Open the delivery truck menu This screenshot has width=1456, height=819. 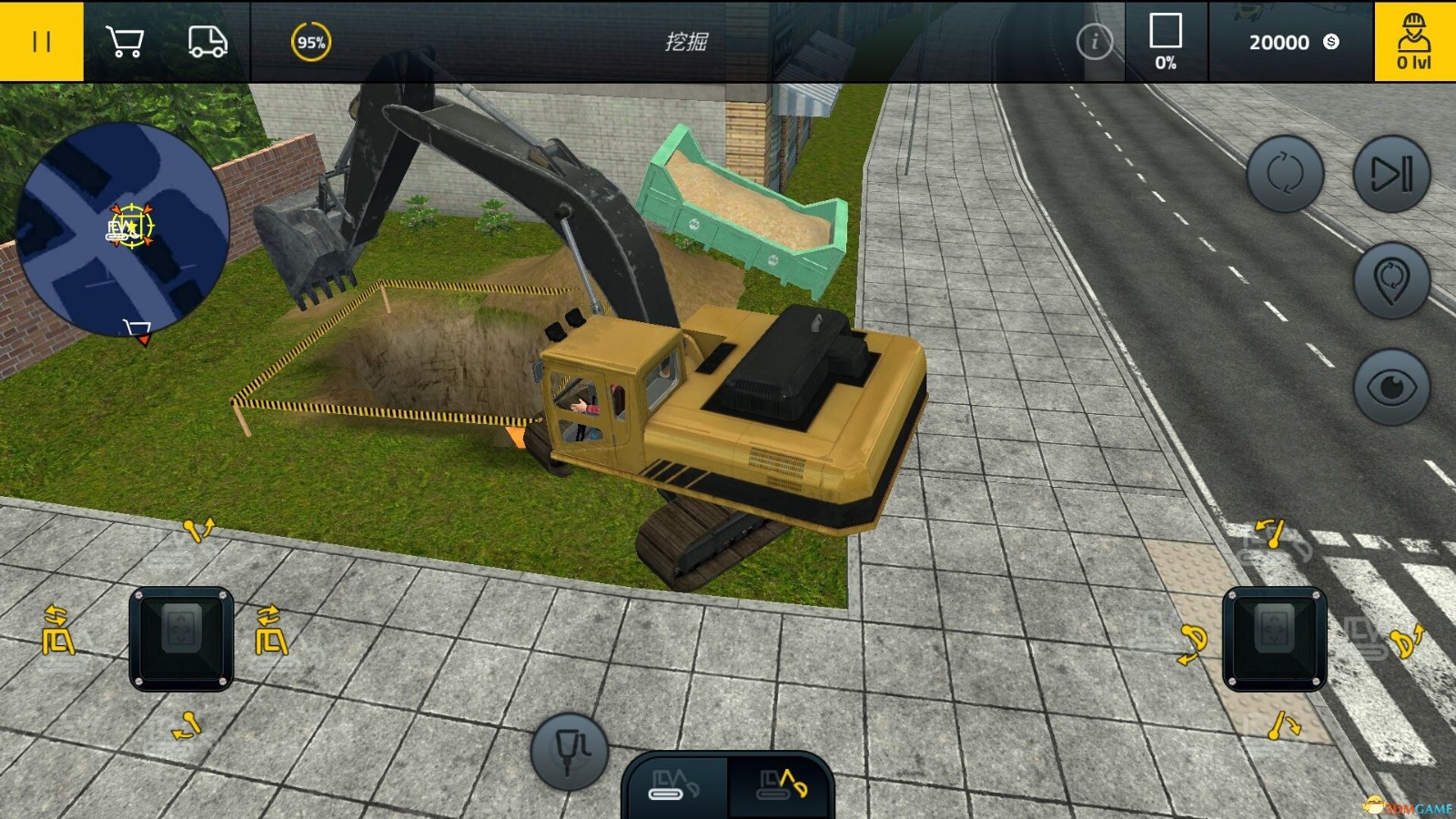[x=207, y=41]
